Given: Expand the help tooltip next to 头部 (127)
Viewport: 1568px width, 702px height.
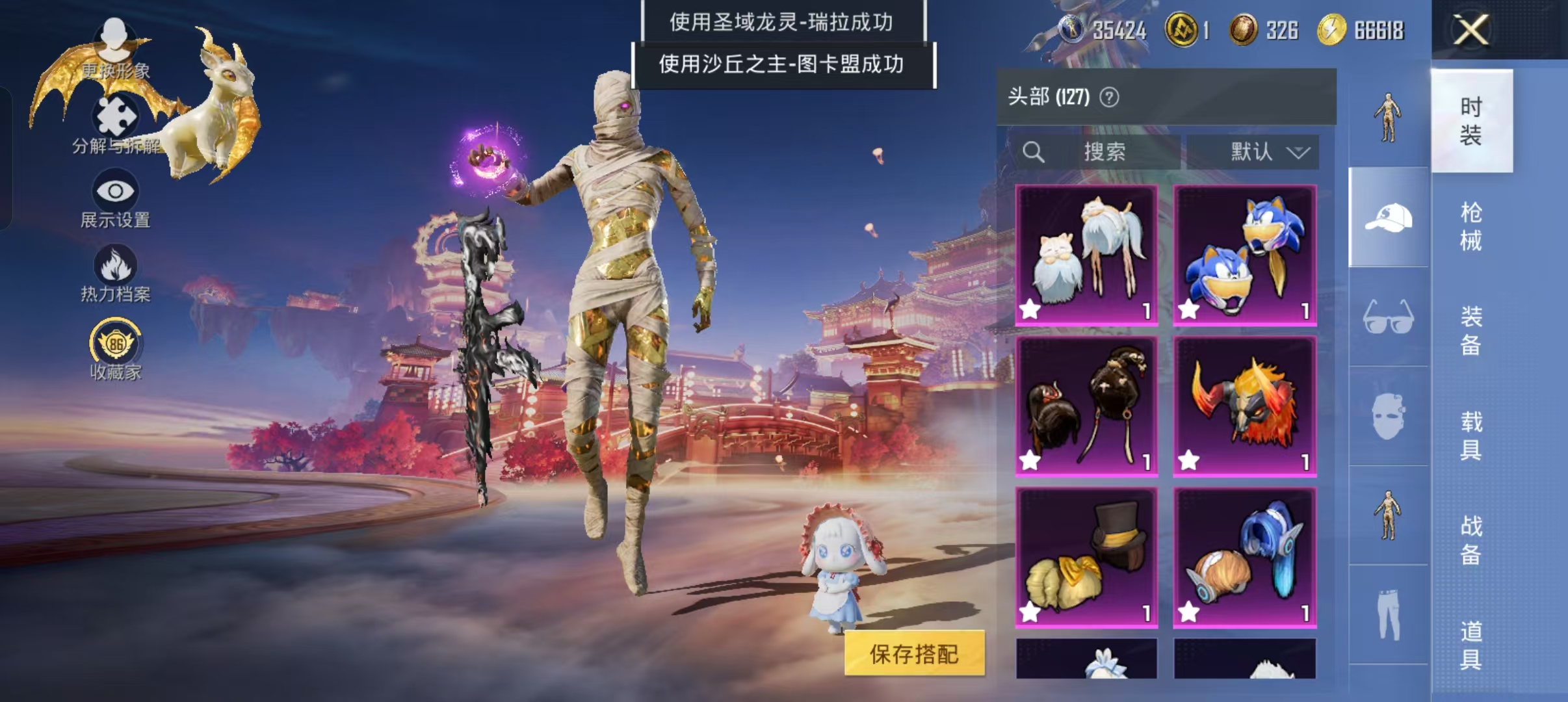Looking at the screenshot, I should [1110, 96].
